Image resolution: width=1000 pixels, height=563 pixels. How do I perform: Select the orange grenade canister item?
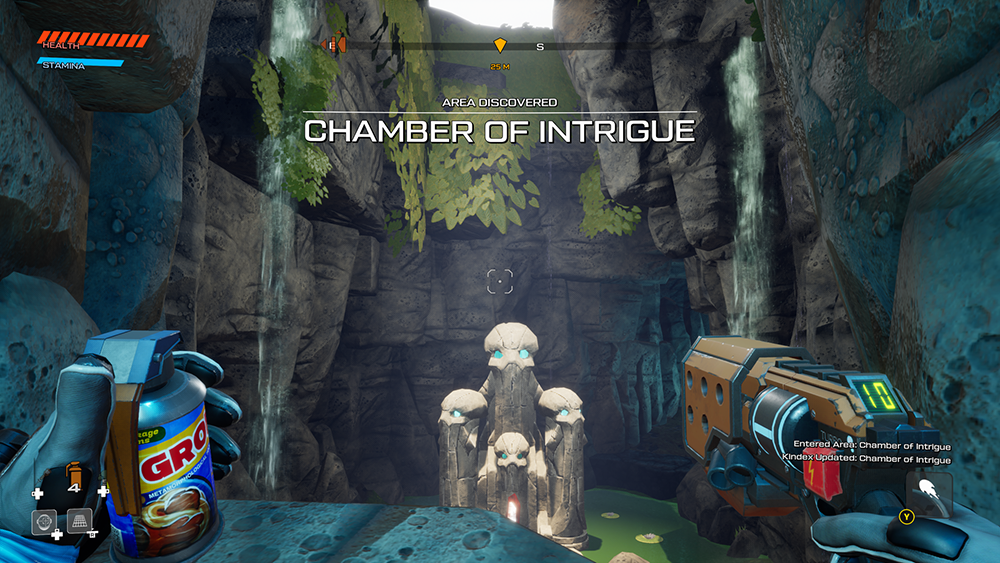click(x=73, y=472)
